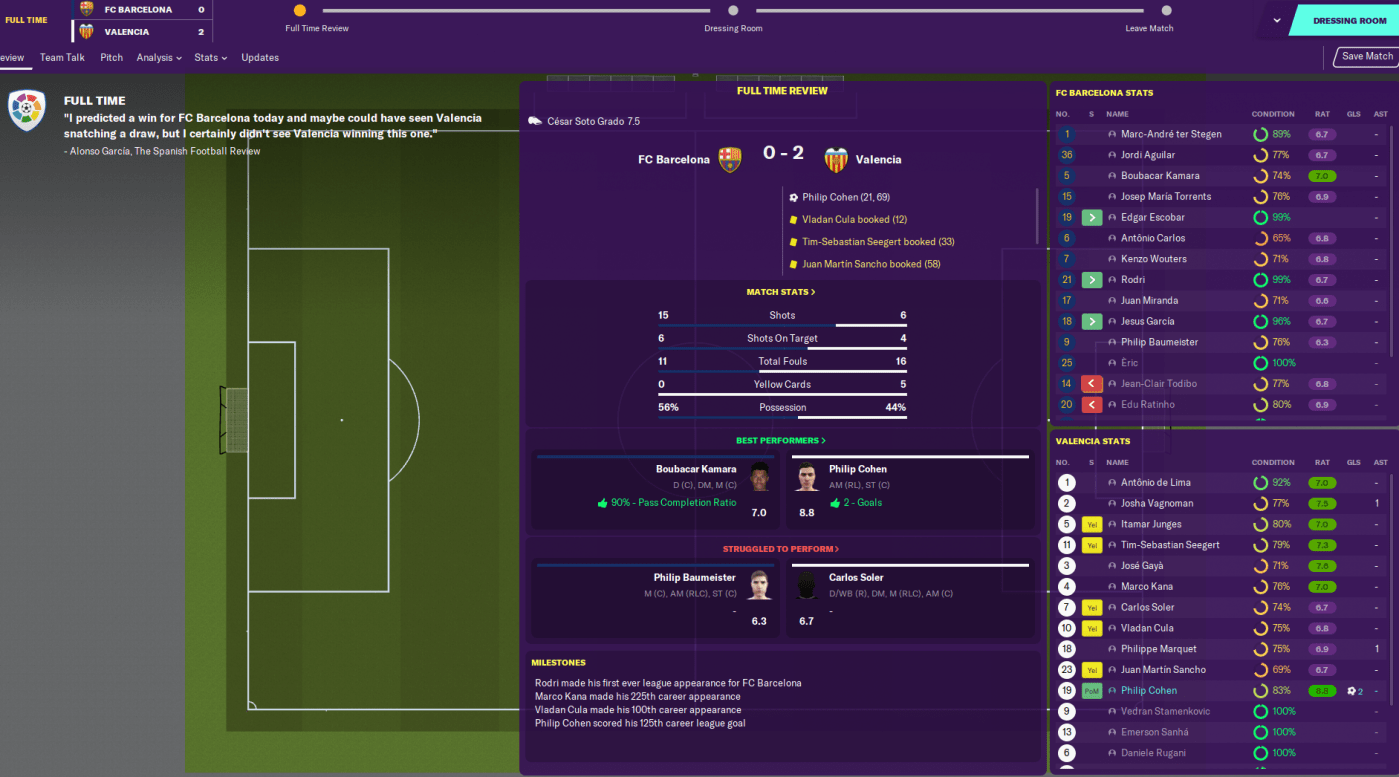Show the Updates tab
The width and height of the screenshot is (1399, 777).
pos(260,58)
